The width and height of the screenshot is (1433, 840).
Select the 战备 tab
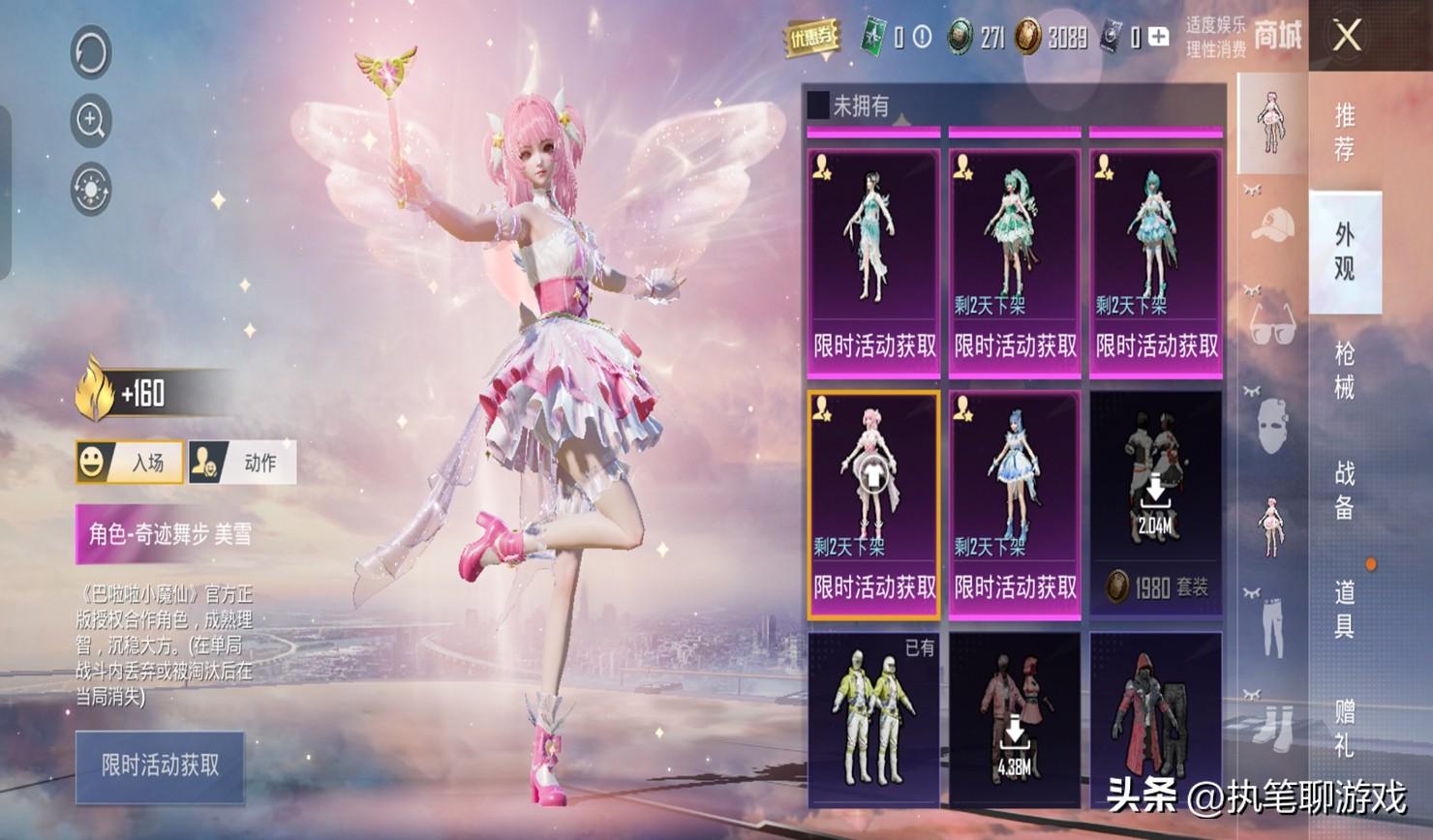(1345, 490)
